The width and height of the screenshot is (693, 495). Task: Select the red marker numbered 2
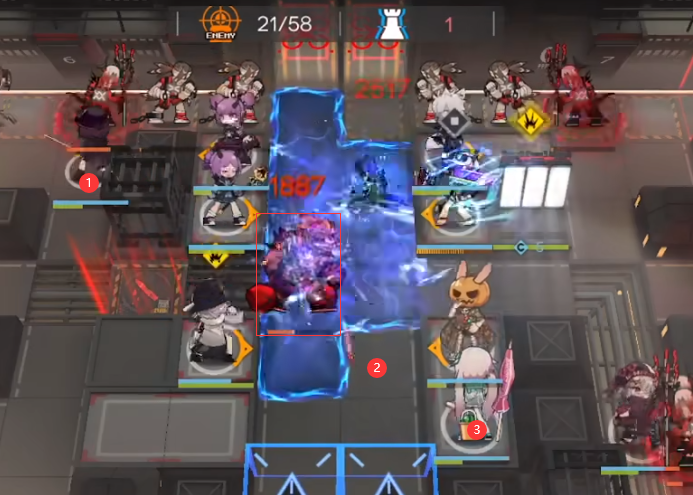(377, 367)
